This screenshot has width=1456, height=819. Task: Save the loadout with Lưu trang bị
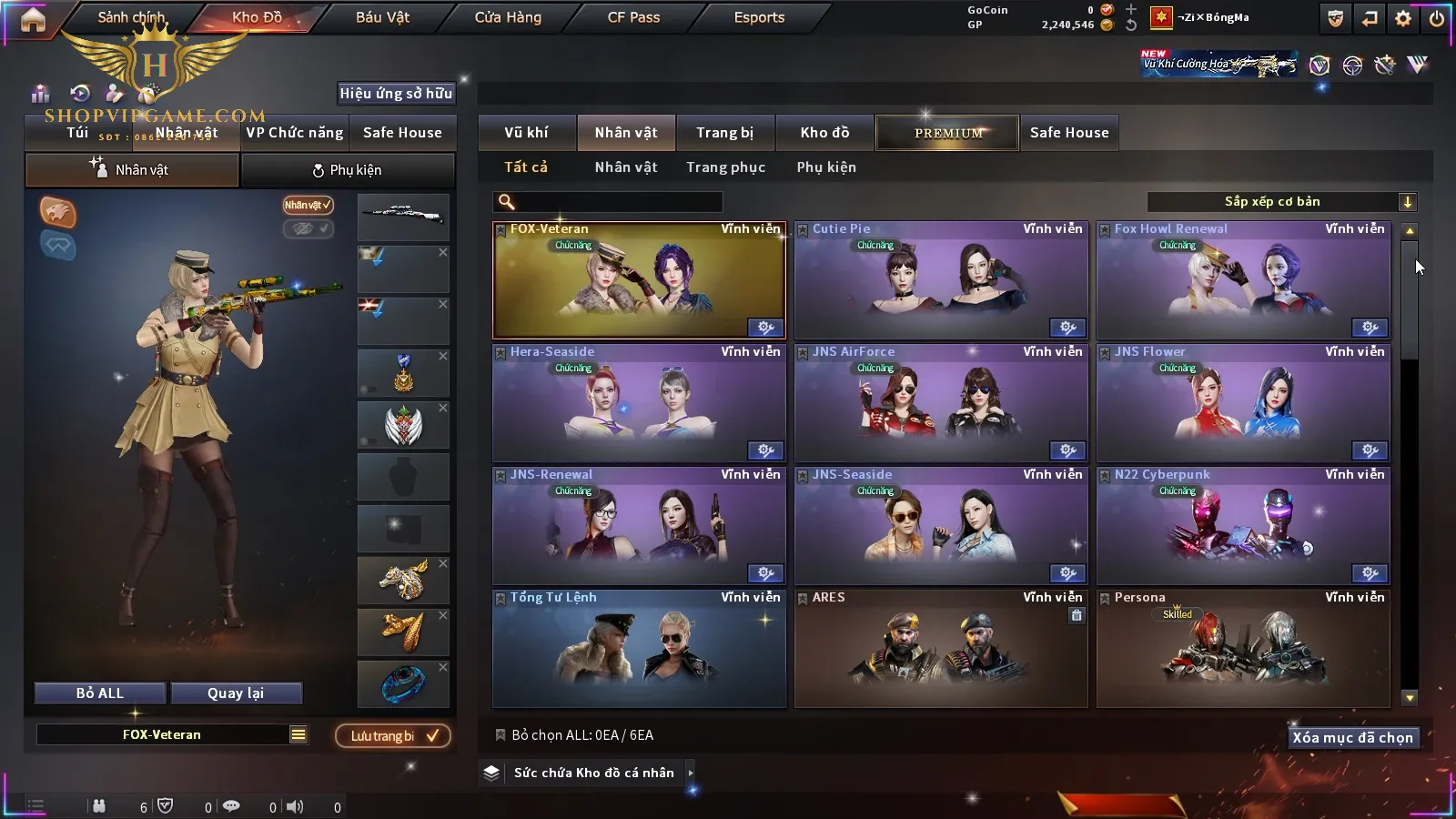pos(393,736)
